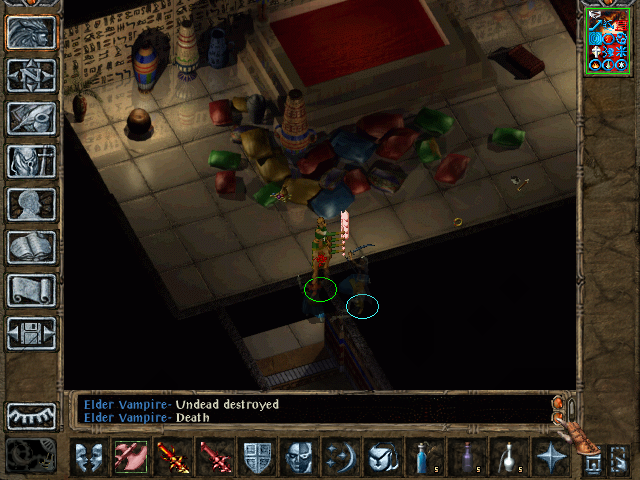The image size is (640, 480).
Task: Open the four-pointed star special abilities
Action: pyautogui.click(x=551, y=457)
